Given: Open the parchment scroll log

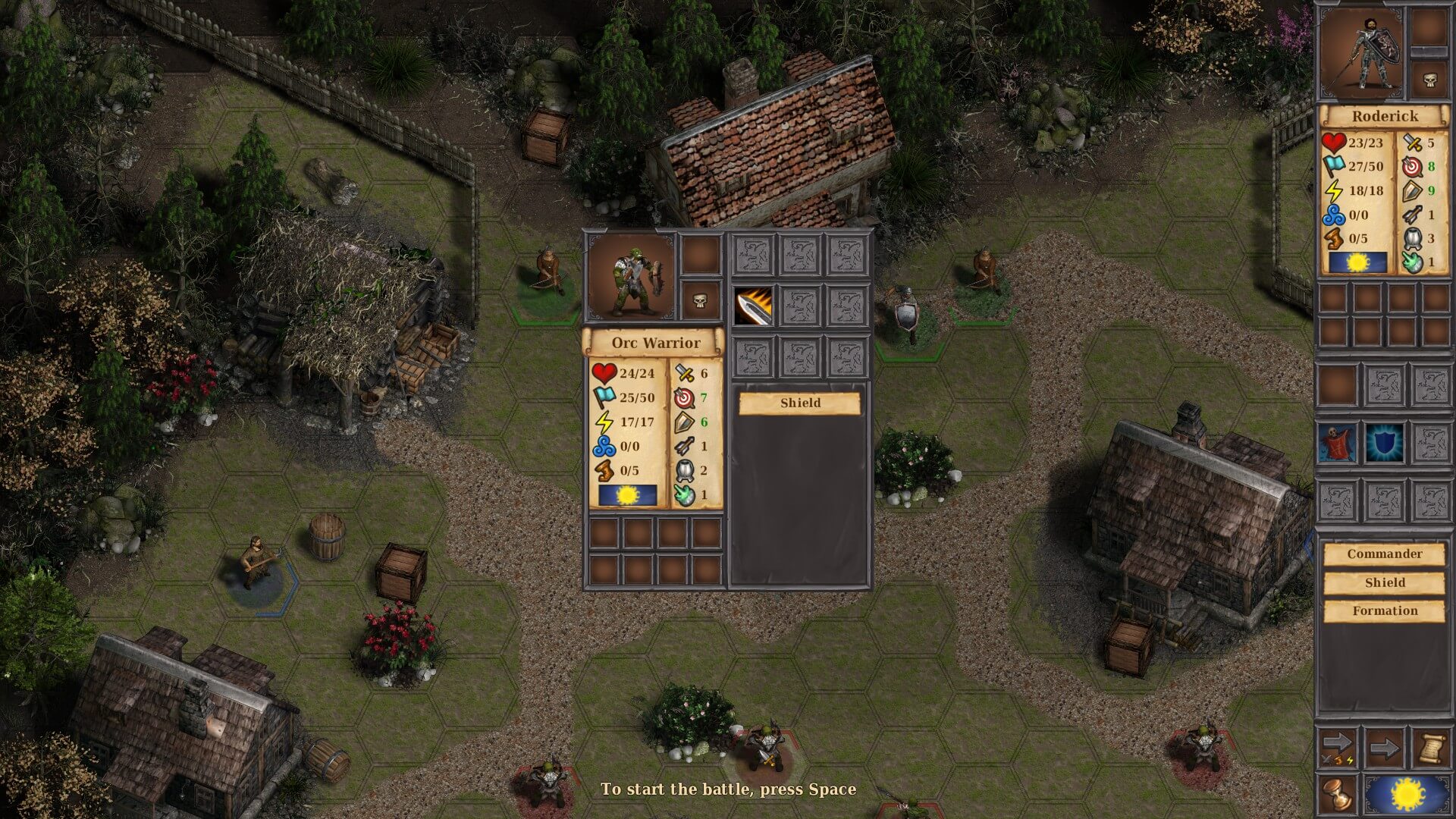Looking at the screenshot, I should click(1429, 748).
